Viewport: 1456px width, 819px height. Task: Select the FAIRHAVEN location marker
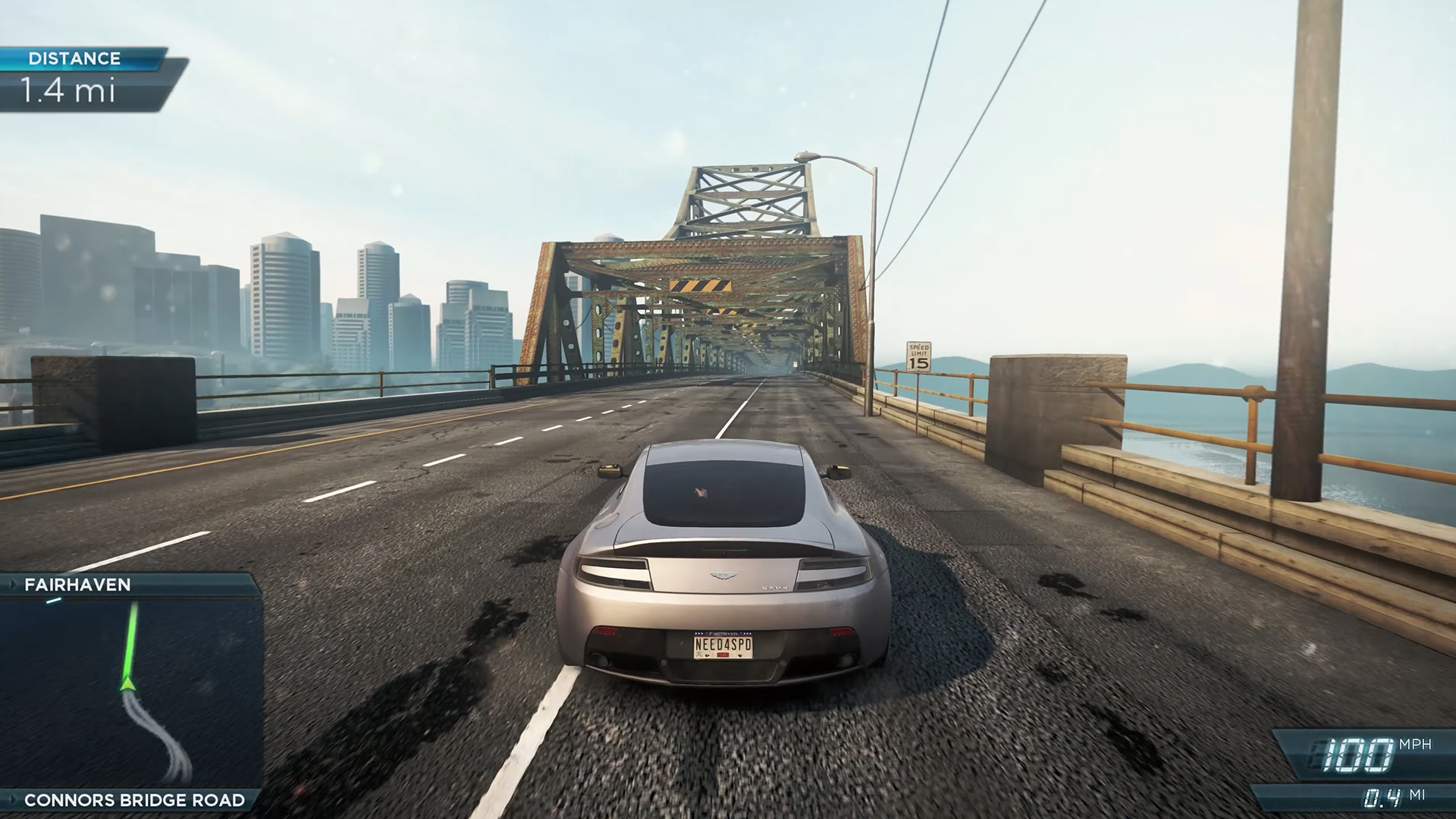pos(76,585)
